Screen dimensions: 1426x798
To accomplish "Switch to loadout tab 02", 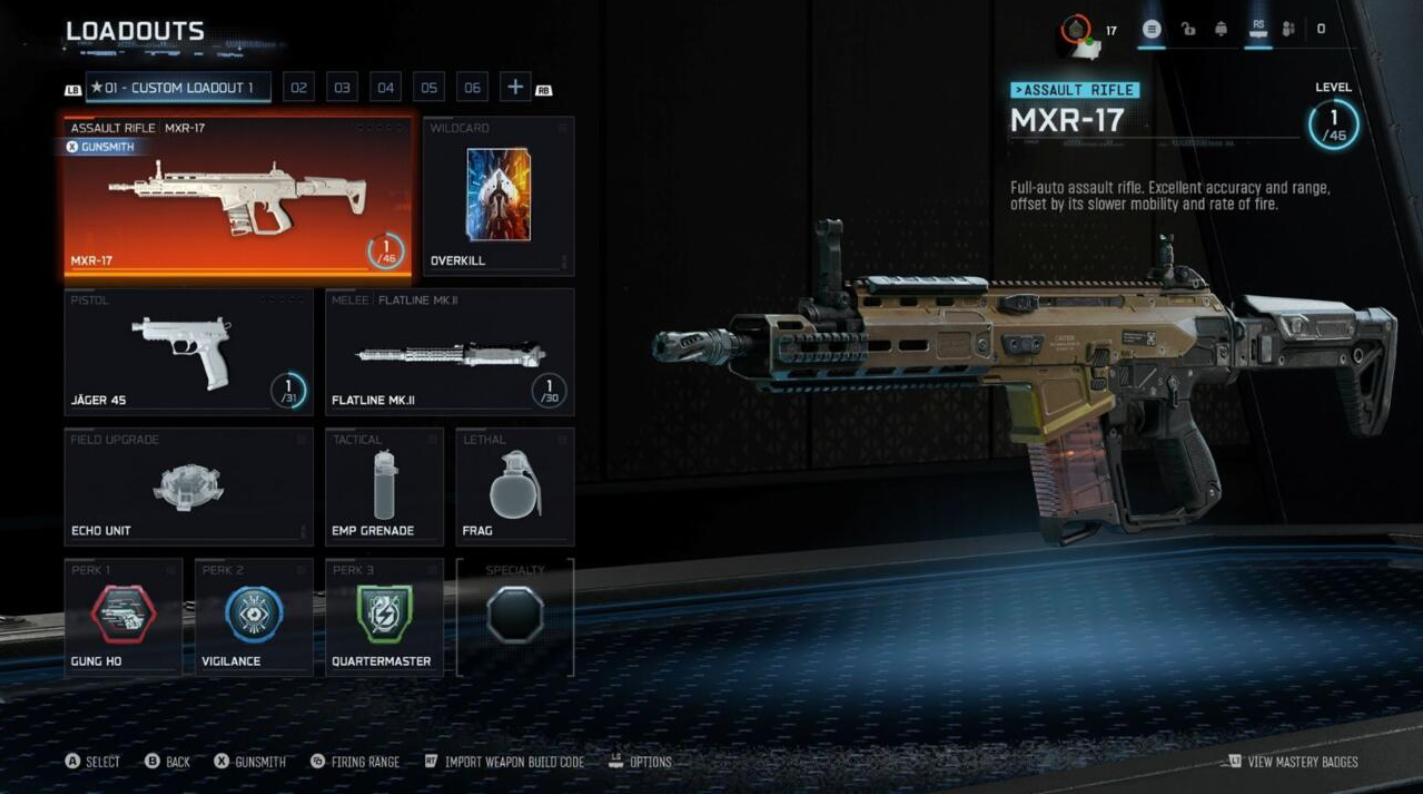I will point(298,88).
